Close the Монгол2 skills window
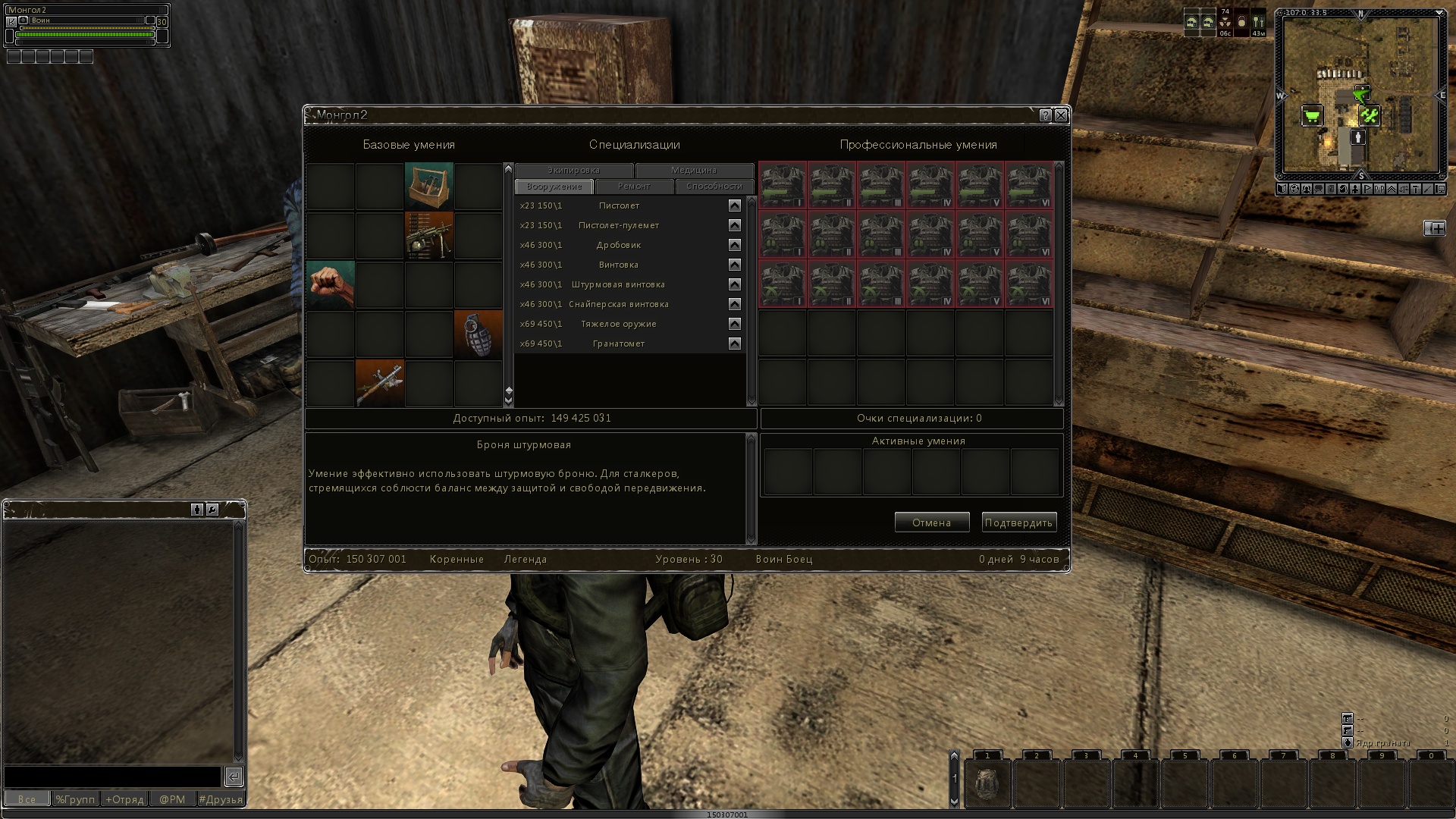Image resolution: width=1456 pixels, height=819 pixels. tap(1061, 115)
